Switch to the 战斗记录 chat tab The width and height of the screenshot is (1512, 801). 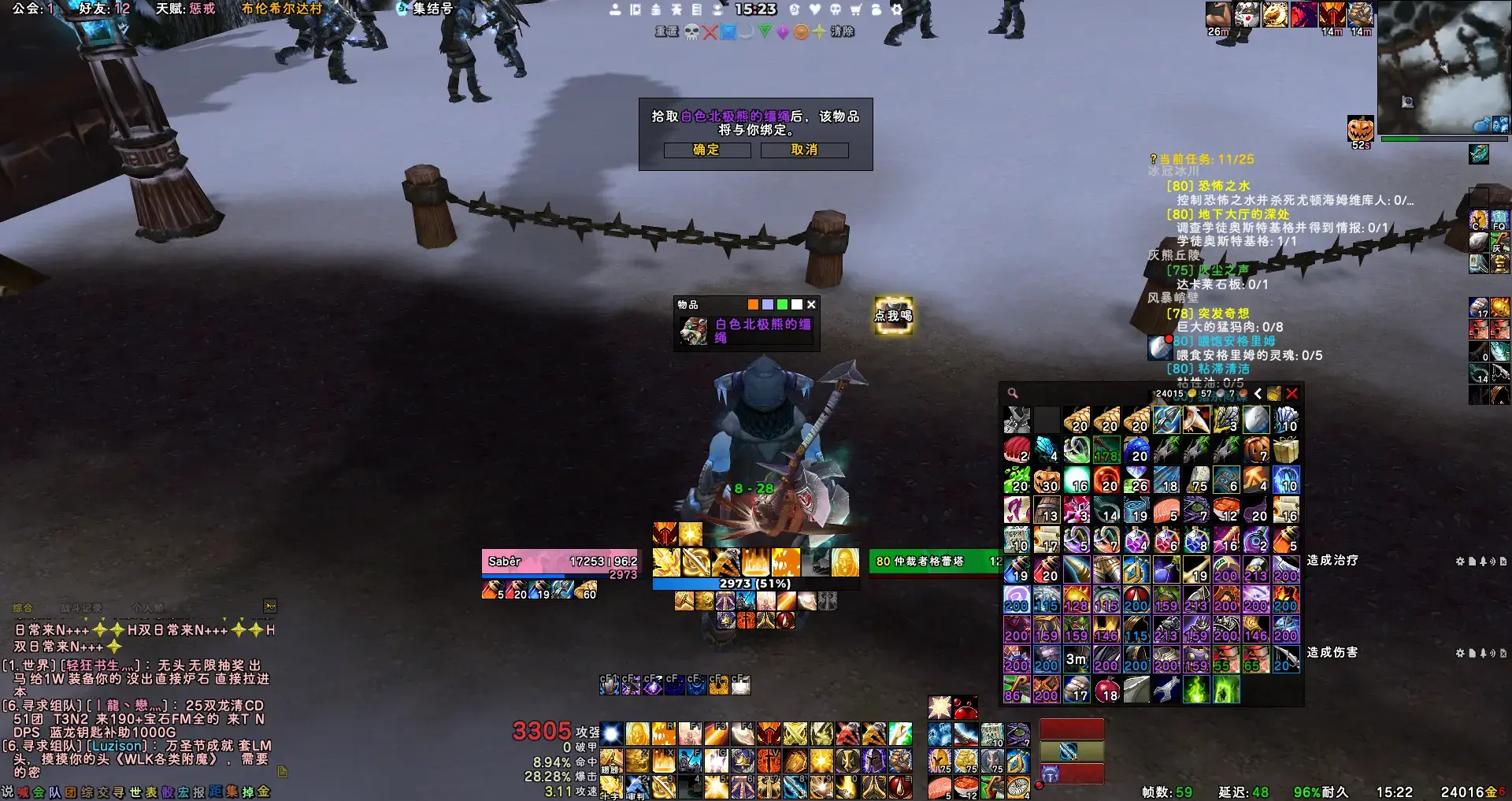coord(81,608)
